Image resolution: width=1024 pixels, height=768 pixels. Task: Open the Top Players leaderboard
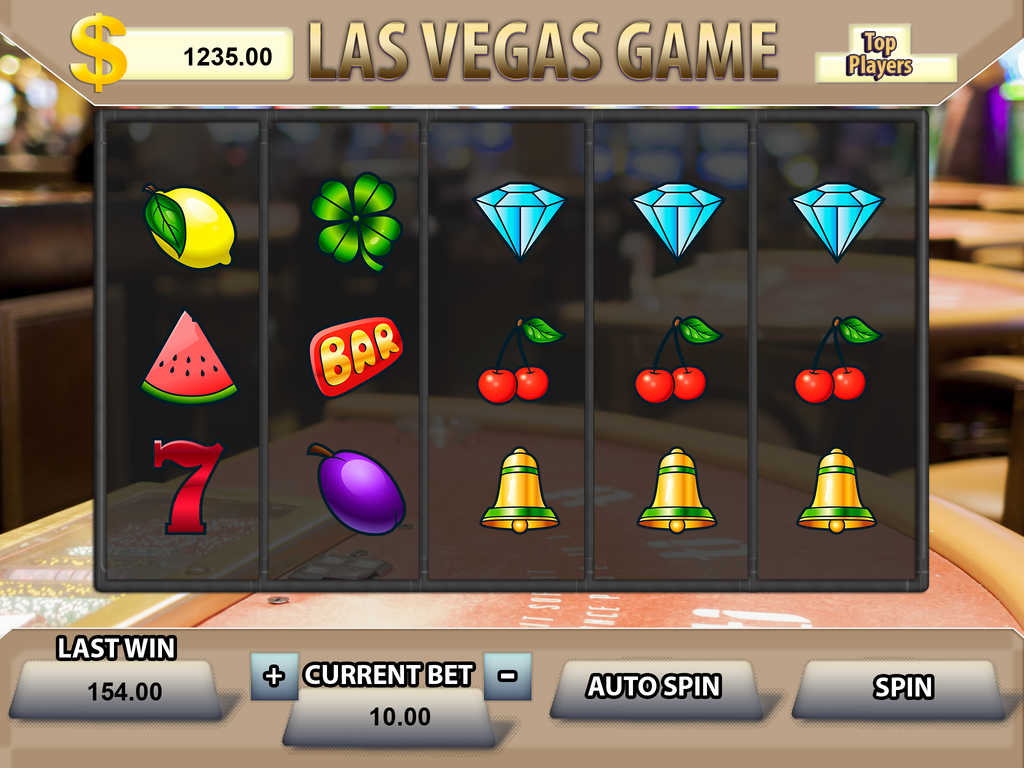[x=880, y=56]
